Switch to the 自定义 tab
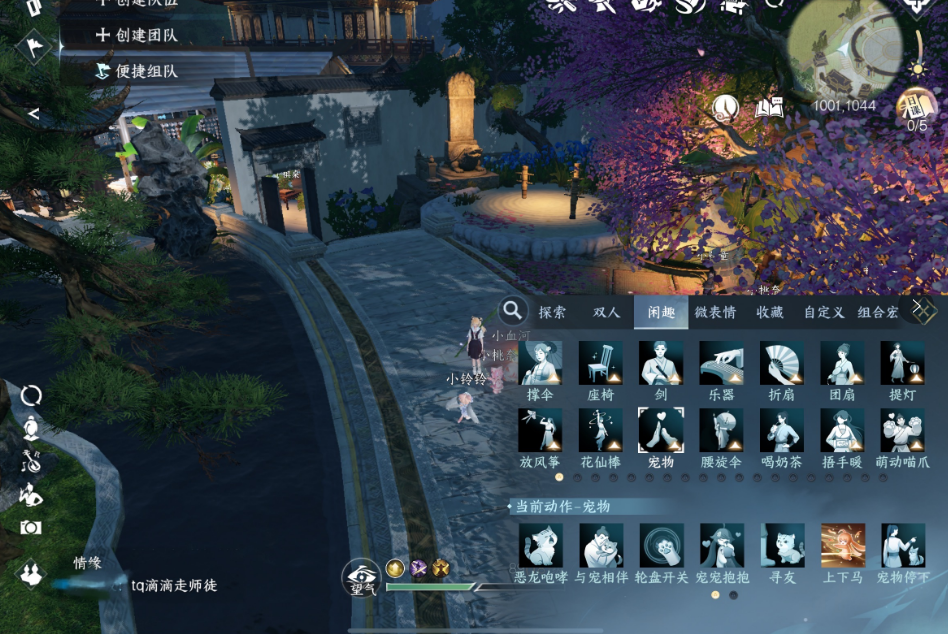948x634 pixels. pos(824,312)
